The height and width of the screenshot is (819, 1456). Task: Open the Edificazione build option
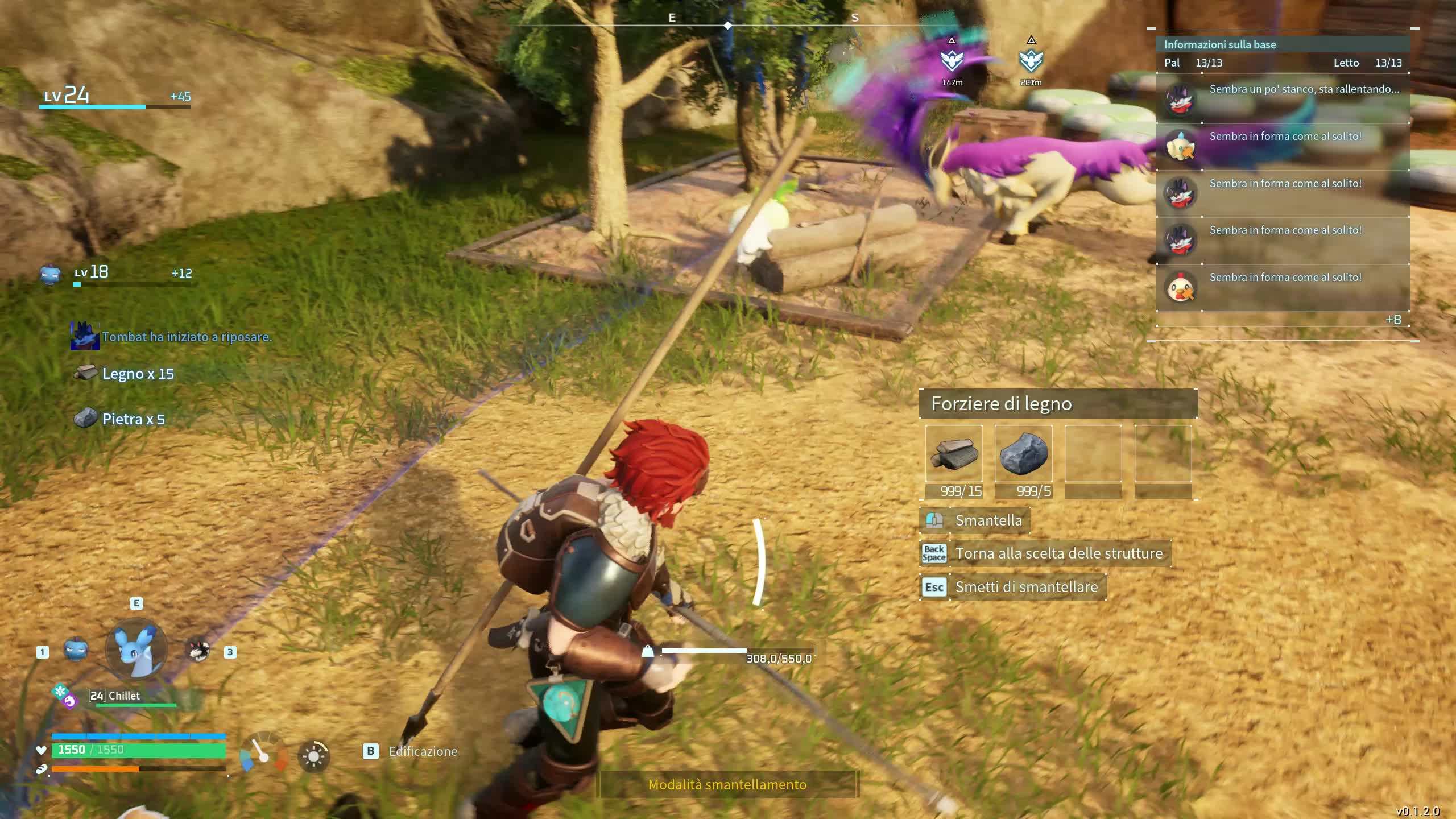(x=422, y=751)
